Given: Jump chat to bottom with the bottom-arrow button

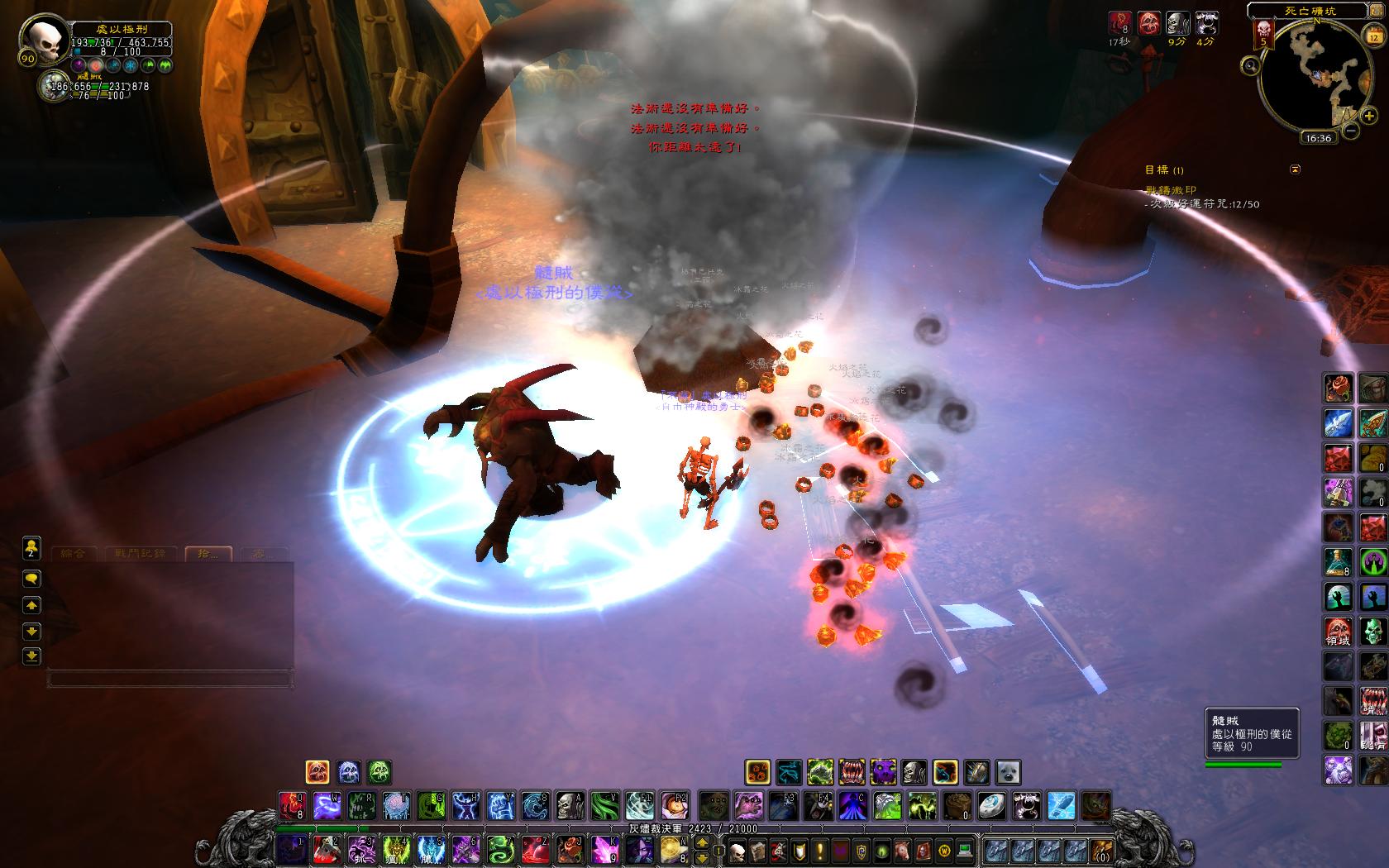Looking at the screenshot, I should 31,656.
